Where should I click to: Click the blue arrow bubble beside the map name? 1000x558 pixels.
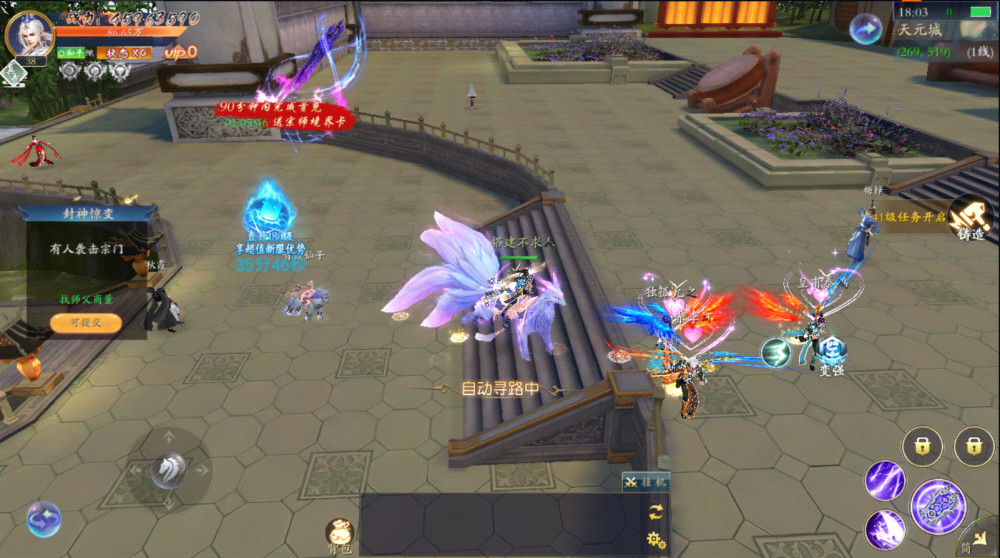click(866, 29)
